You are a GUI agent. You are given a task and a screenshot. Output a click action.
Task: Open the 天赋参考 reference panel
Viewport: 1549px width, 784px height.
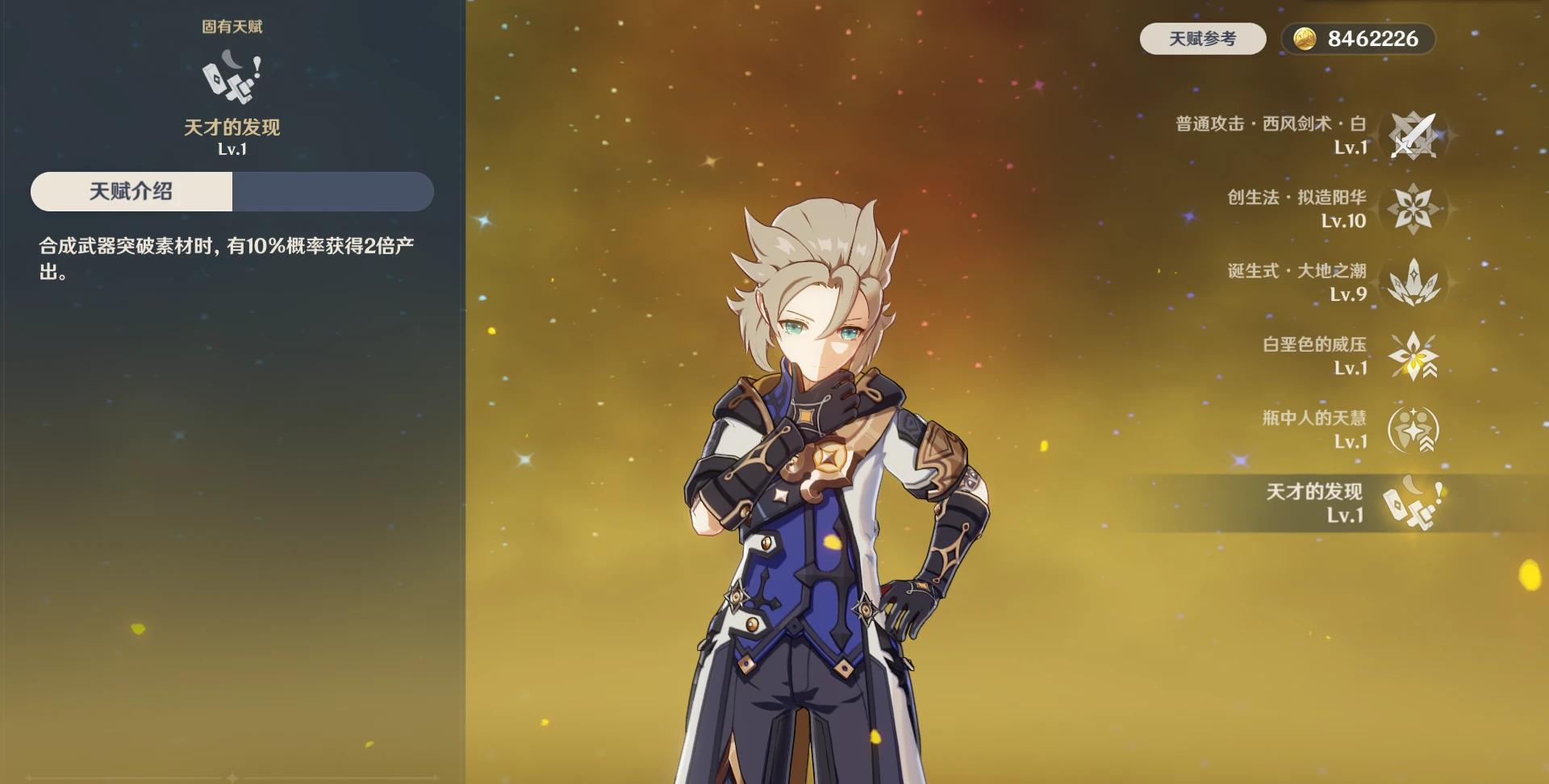(x=1201, y=38)
